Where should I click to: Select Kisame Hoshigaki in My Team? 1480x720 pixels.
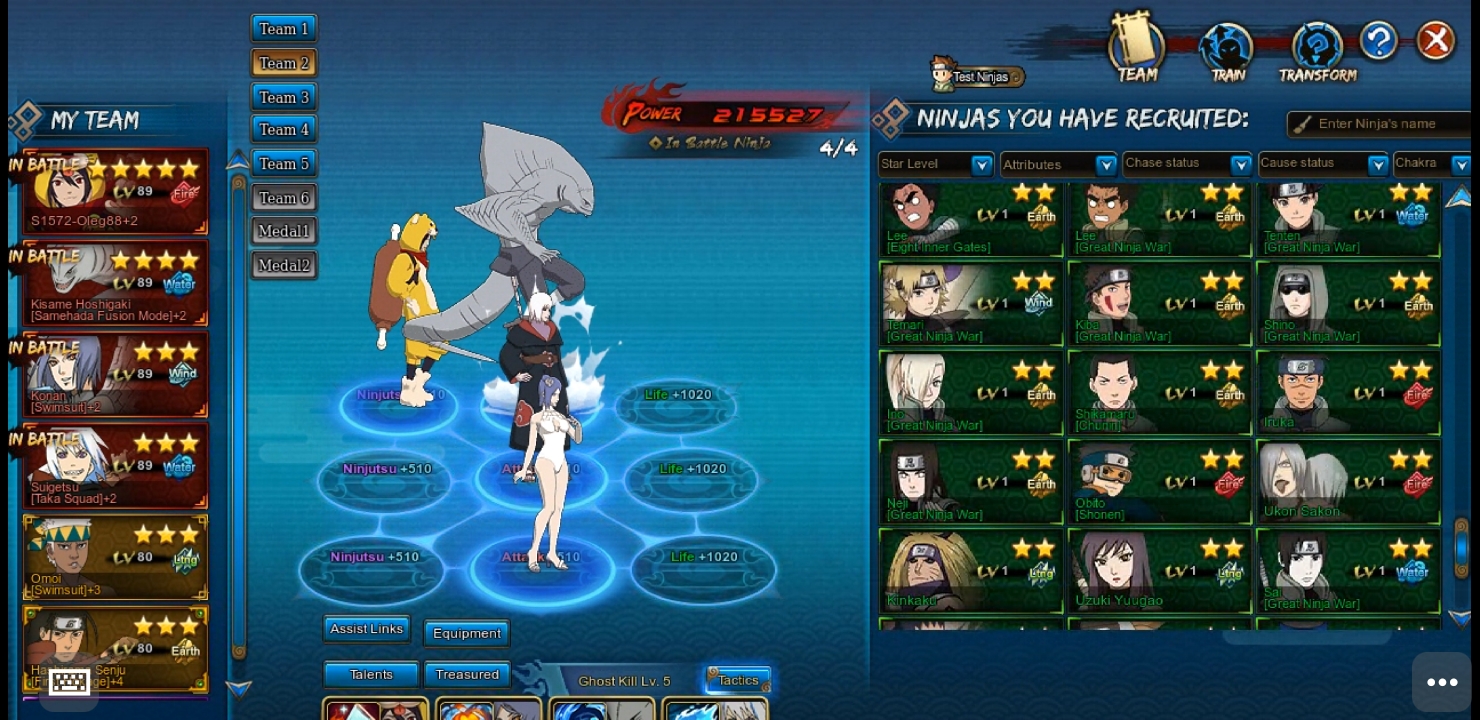pos(115,284)
